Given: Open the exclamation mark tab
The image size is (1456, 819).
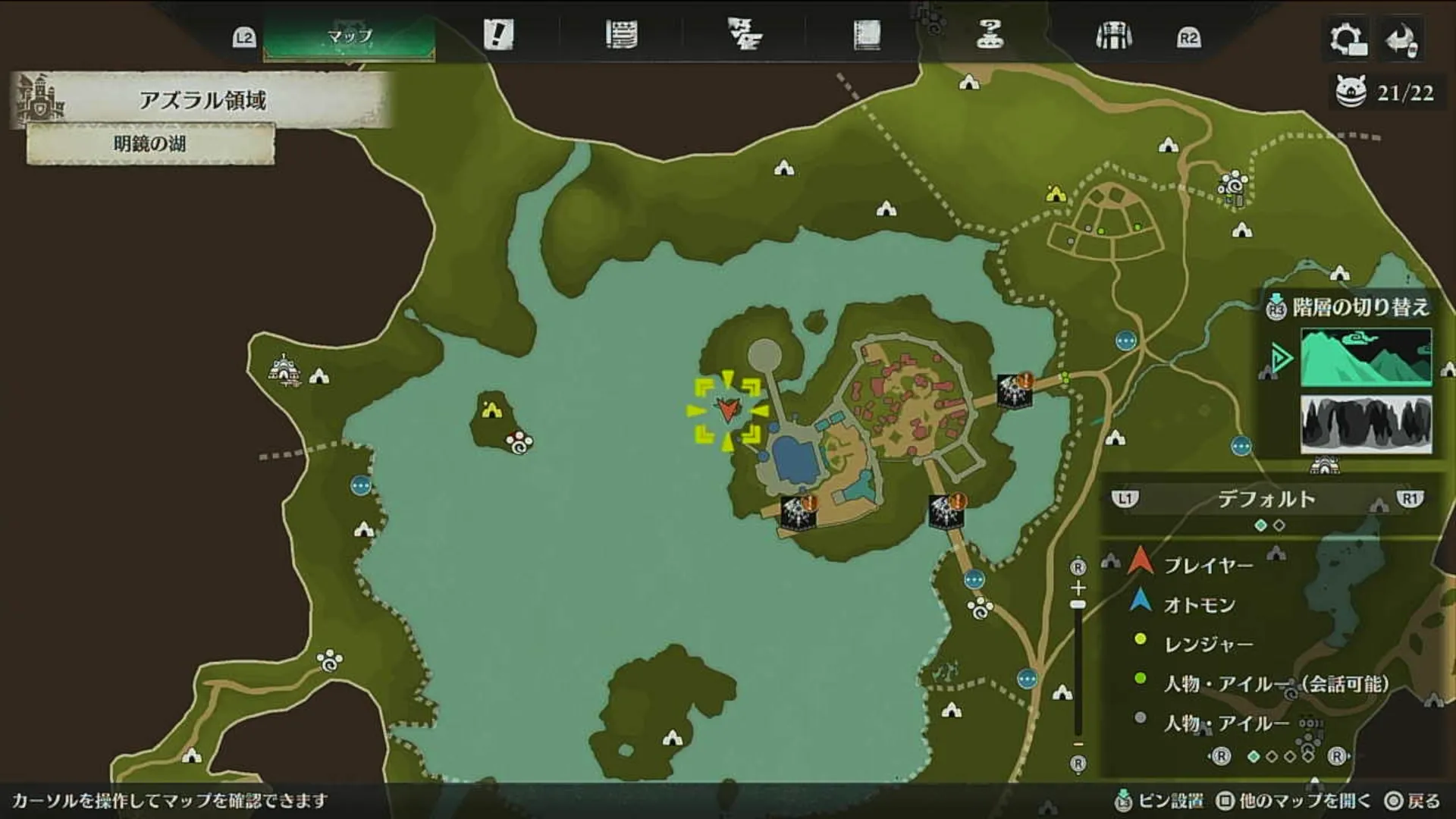Looking at the screenshot, I should pyautogui.click(x=498, y=35).
